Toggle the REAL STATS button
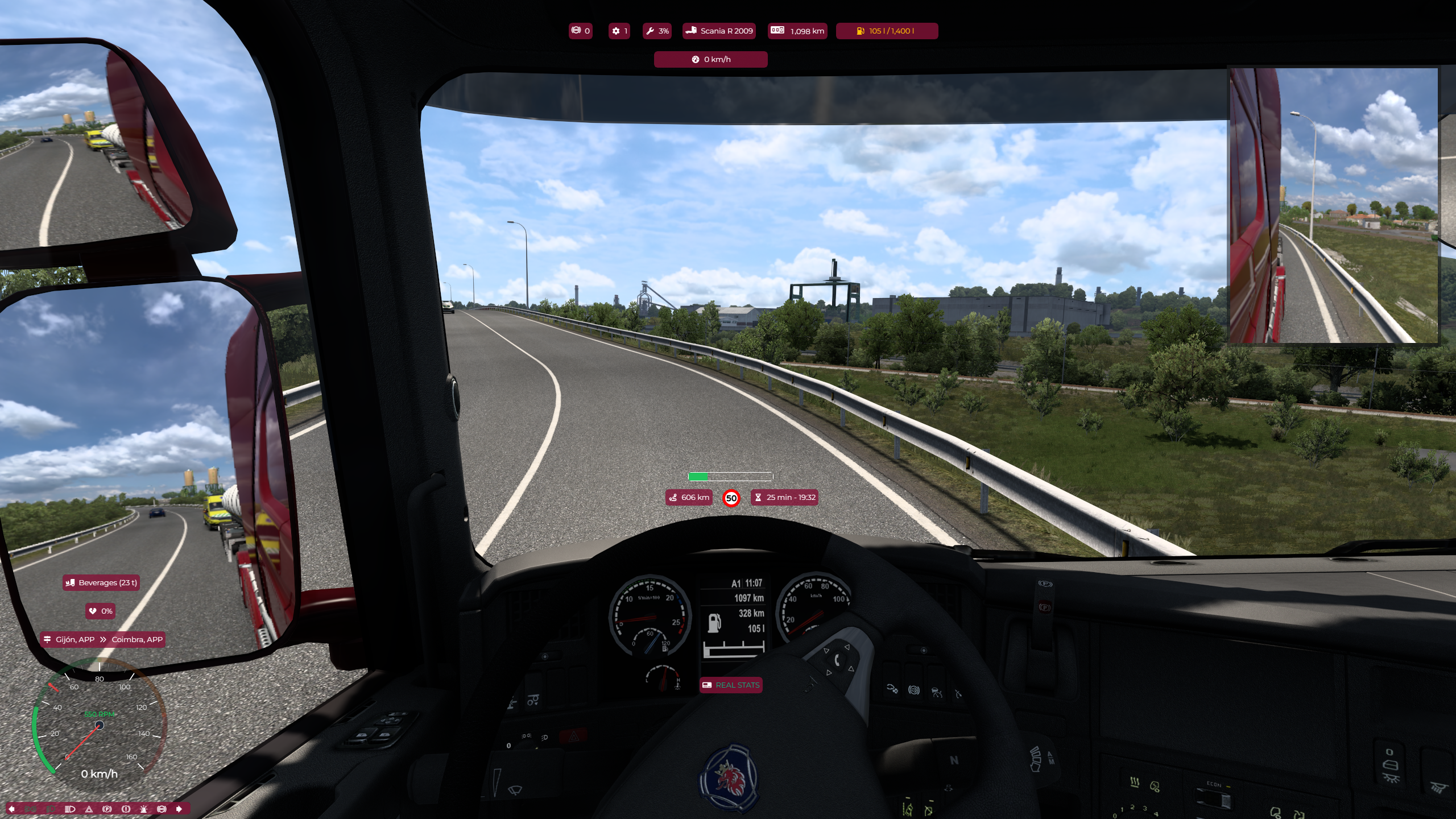1456x819 pixels. click(731, 685)
